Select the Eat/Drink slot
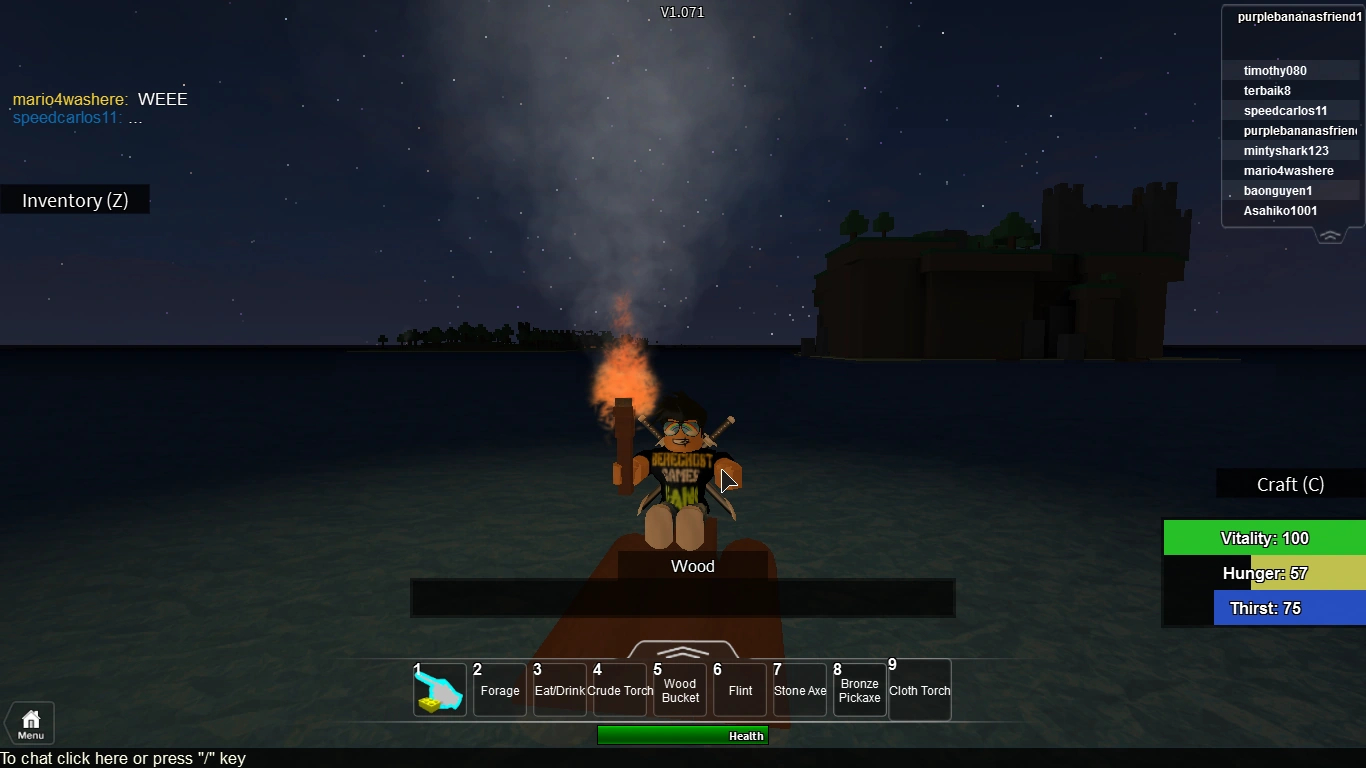Image resolution: width=1366 pixels, height=768 pixels. tap(559, 689)
